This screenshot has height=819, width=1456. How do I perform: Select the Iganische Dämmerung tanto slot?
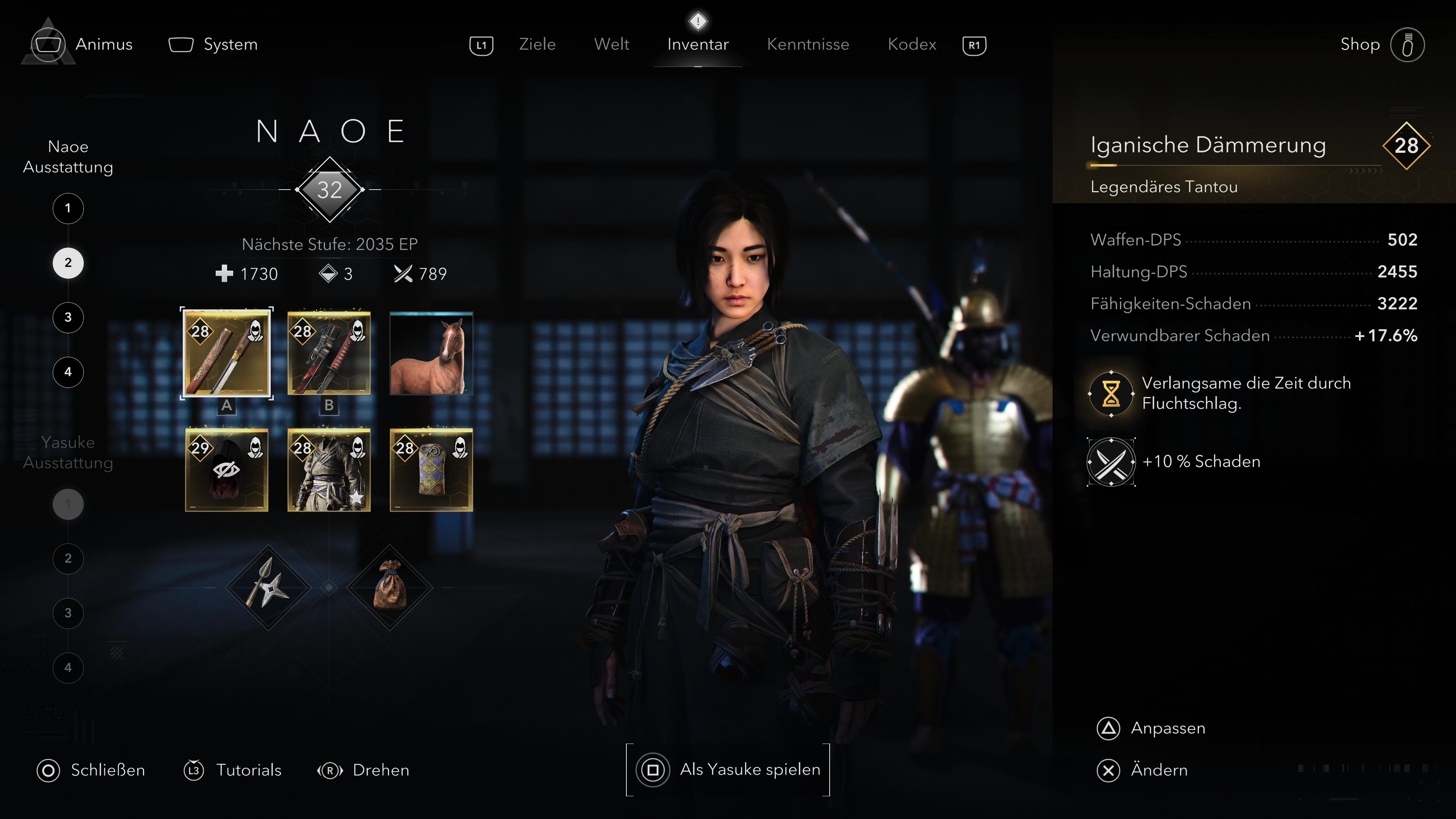pos(227,353)
